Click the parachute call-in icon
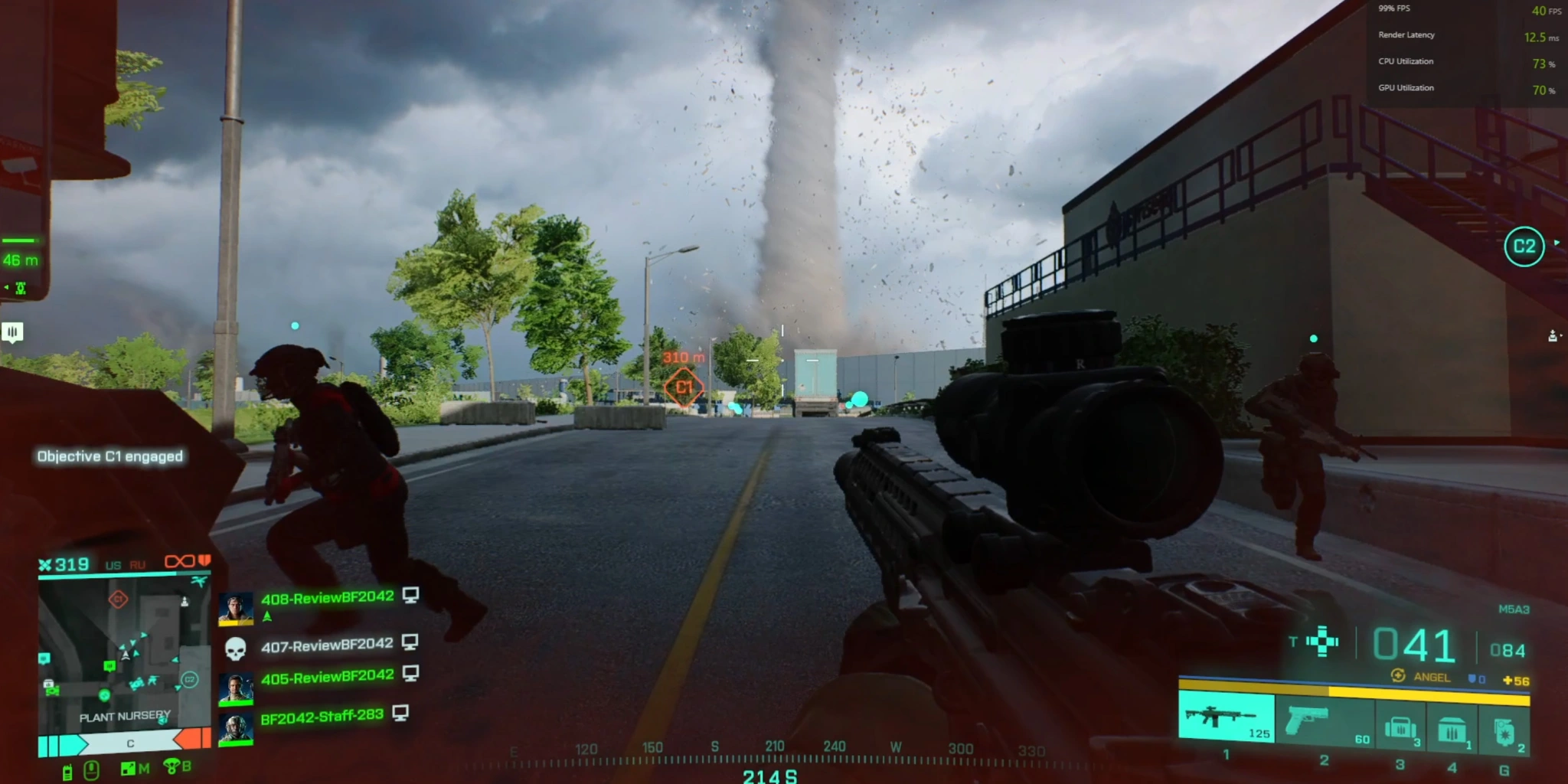This screenshot has height=784, width=1568. point(171,766)
